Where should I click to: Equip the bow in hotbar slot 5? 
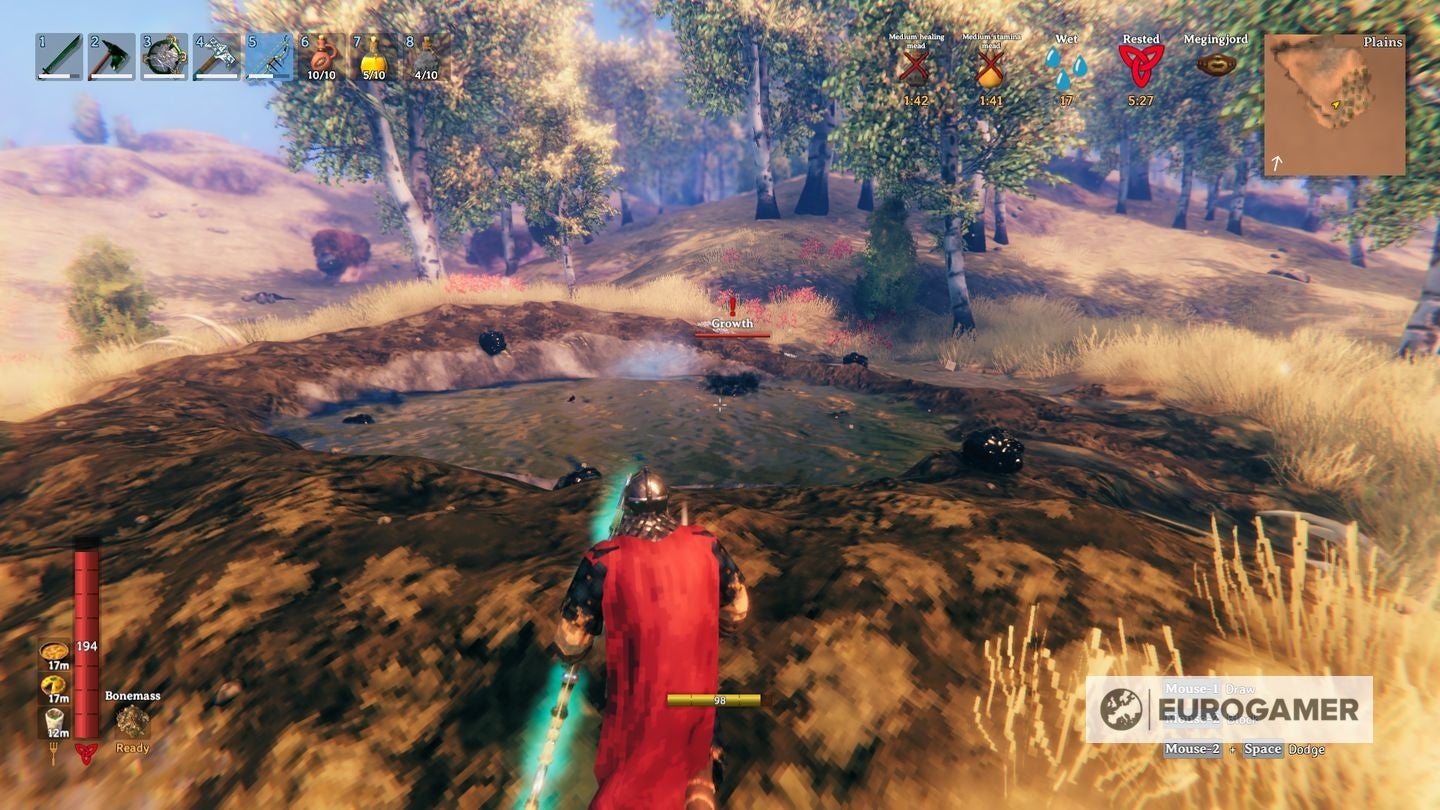[268, 58]
